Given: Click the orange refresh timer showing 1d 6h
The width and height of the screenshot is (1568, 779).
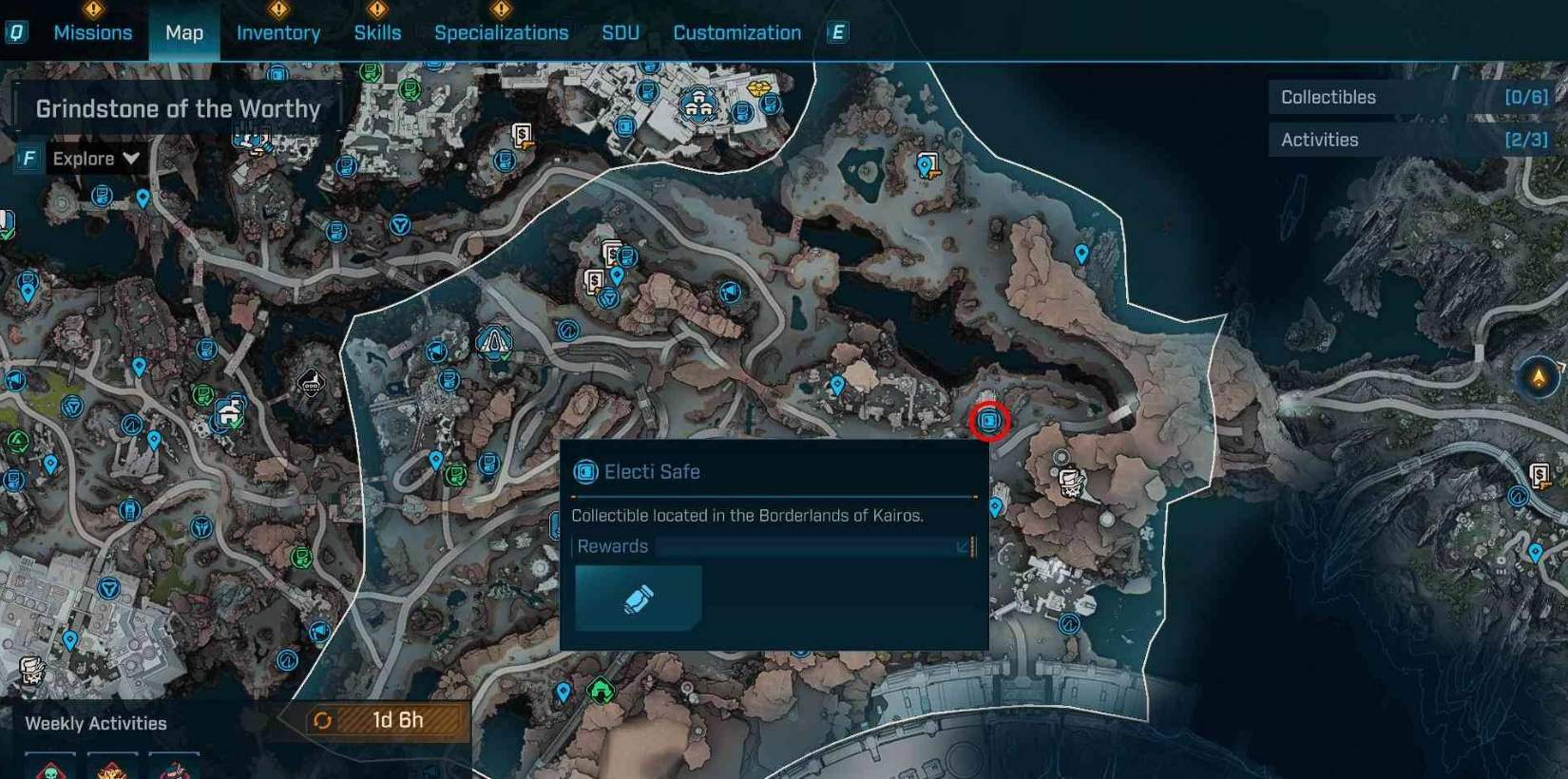Looking at the screenshot, I should tap(380, 720).
